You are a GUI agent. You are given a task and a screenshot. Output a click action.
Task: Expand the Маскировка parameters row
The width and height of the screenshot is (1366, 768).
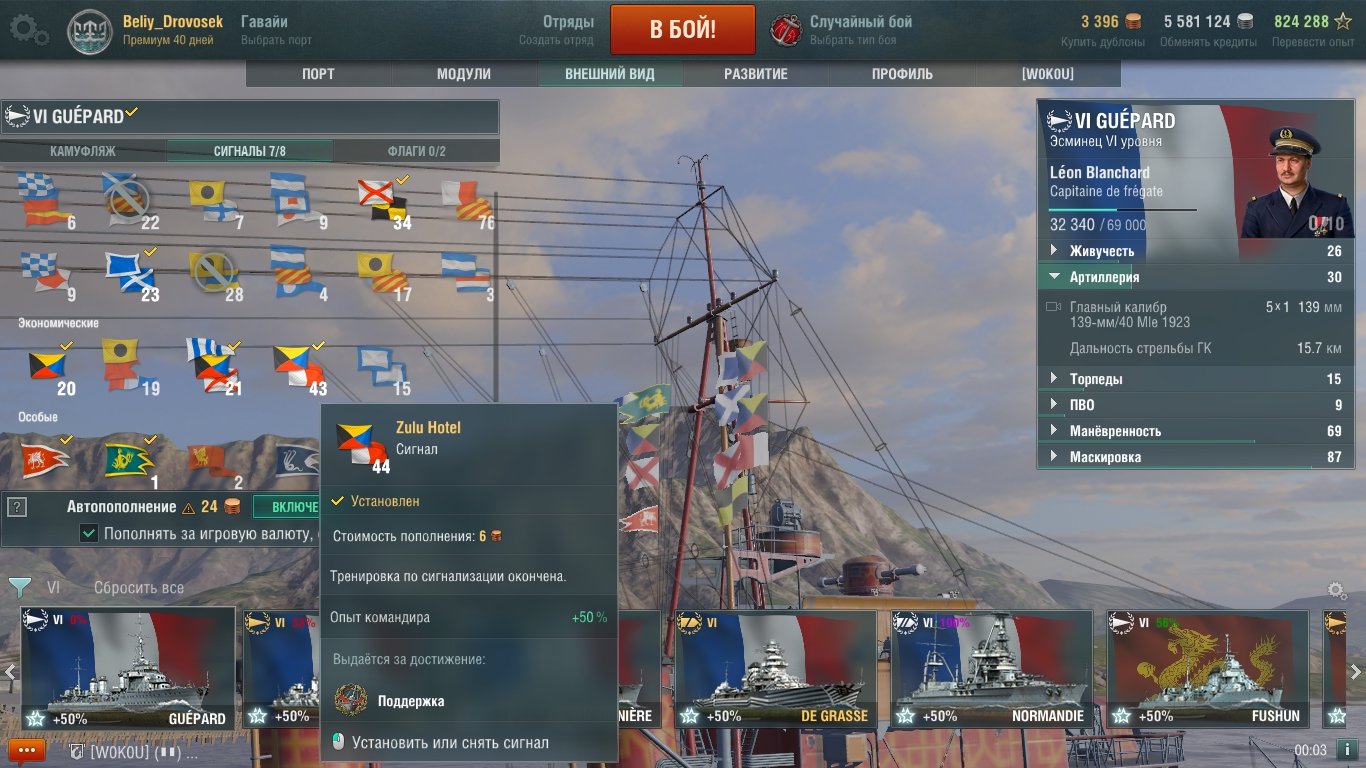1105,457
